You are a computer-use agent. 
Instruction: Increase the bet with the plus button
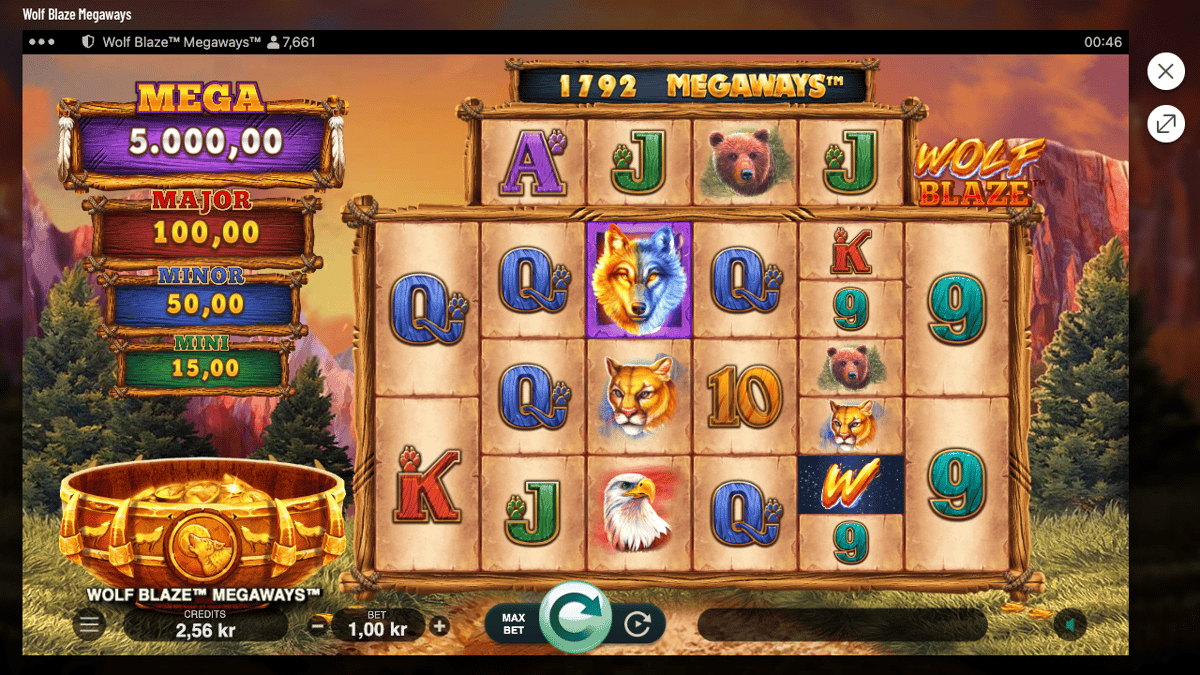pyautogui.click(x=439, y=627)
